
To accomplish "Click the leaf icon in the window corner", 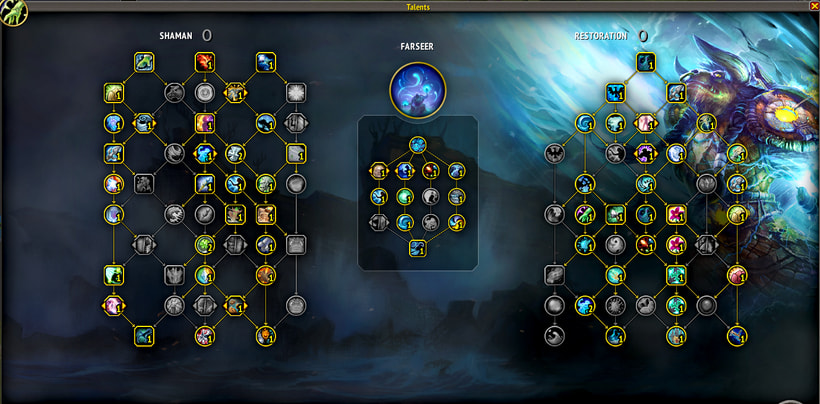I will click(x=13, y=11).
